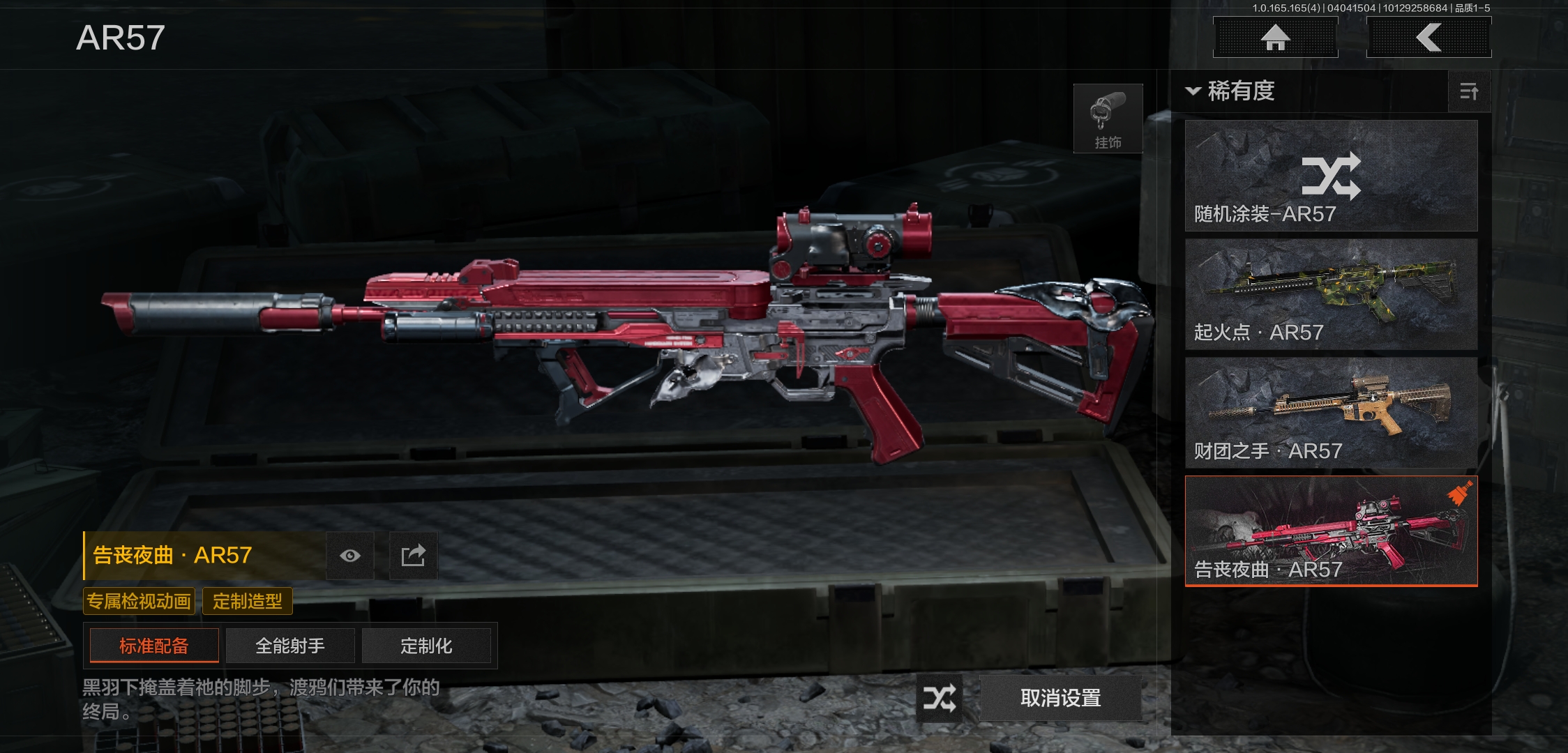1568x753 pixels.
Task: Select the 随机涂装-AR57 random skin tile
Action: coord(1331,176)
